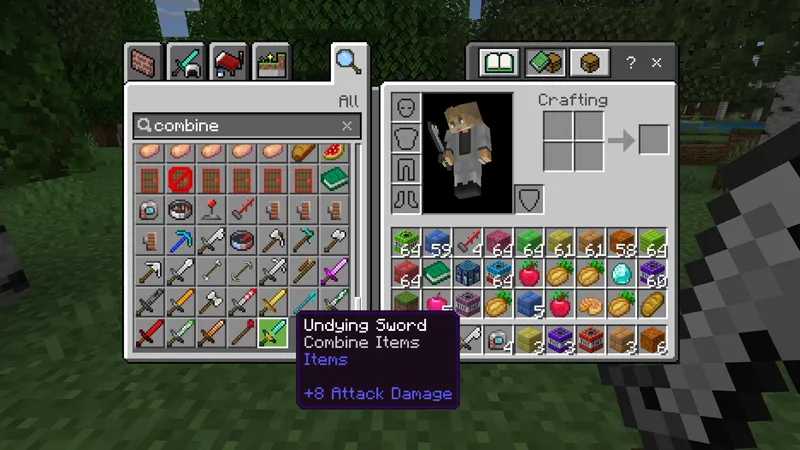Open the items tab with the red bed
This screenshot has height=450, width=800.
(x=229, y=62)
